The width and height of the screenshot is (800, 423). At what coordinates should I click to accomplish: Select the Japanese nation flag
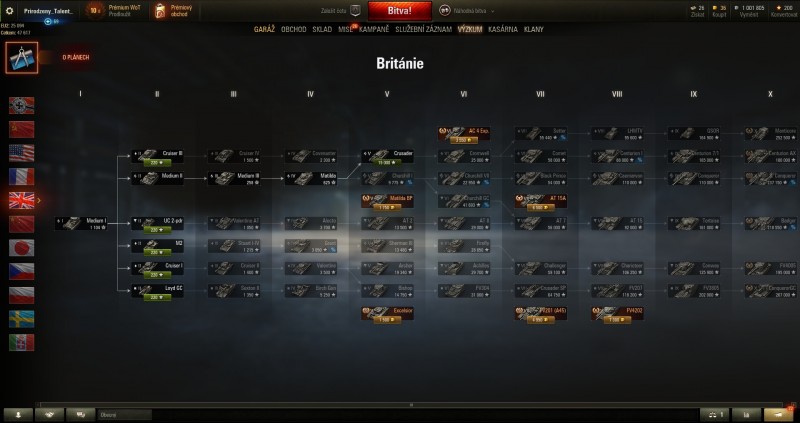tap(21, 247)
